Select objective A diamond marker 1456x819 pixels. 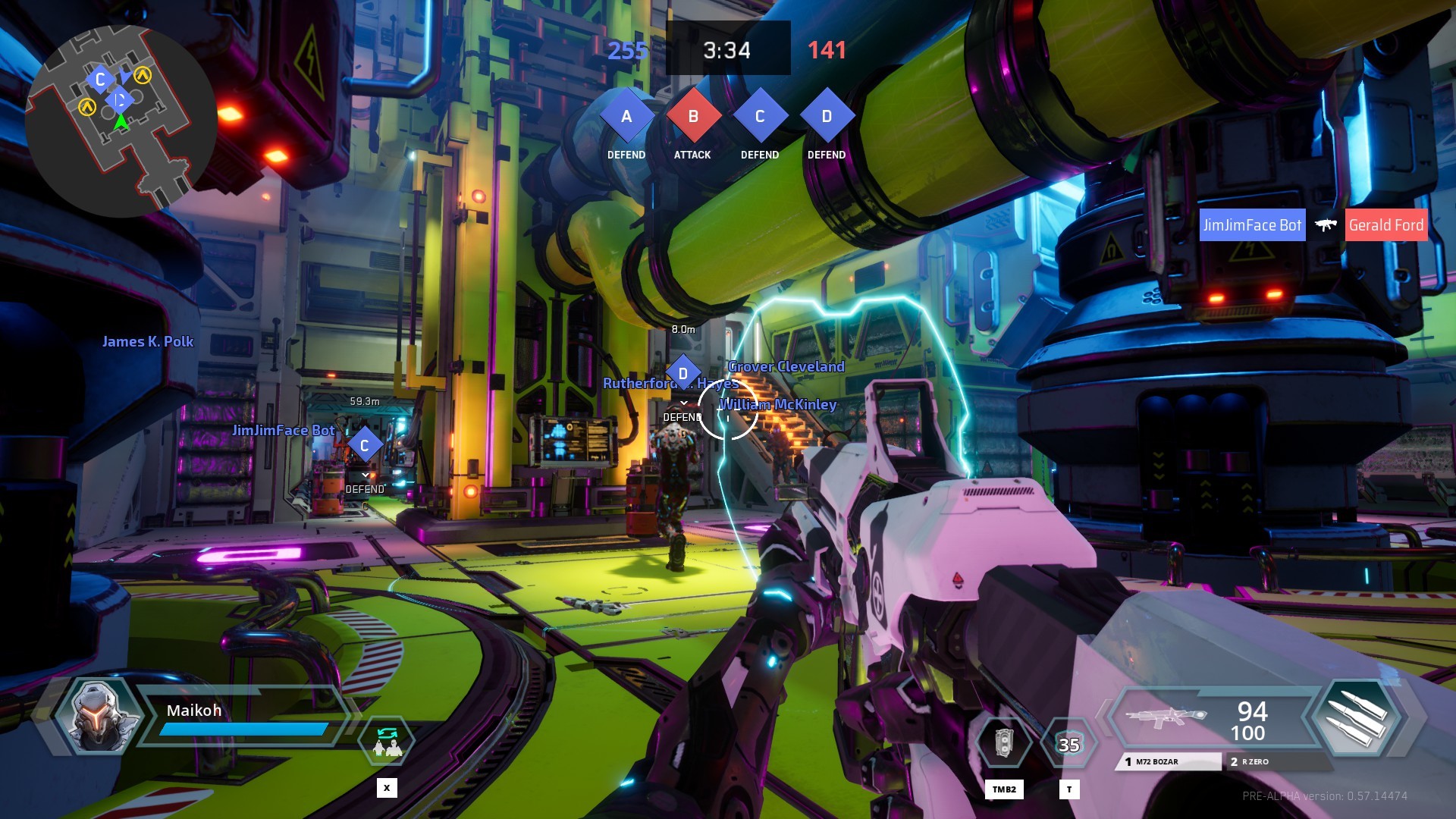(626, 116)
